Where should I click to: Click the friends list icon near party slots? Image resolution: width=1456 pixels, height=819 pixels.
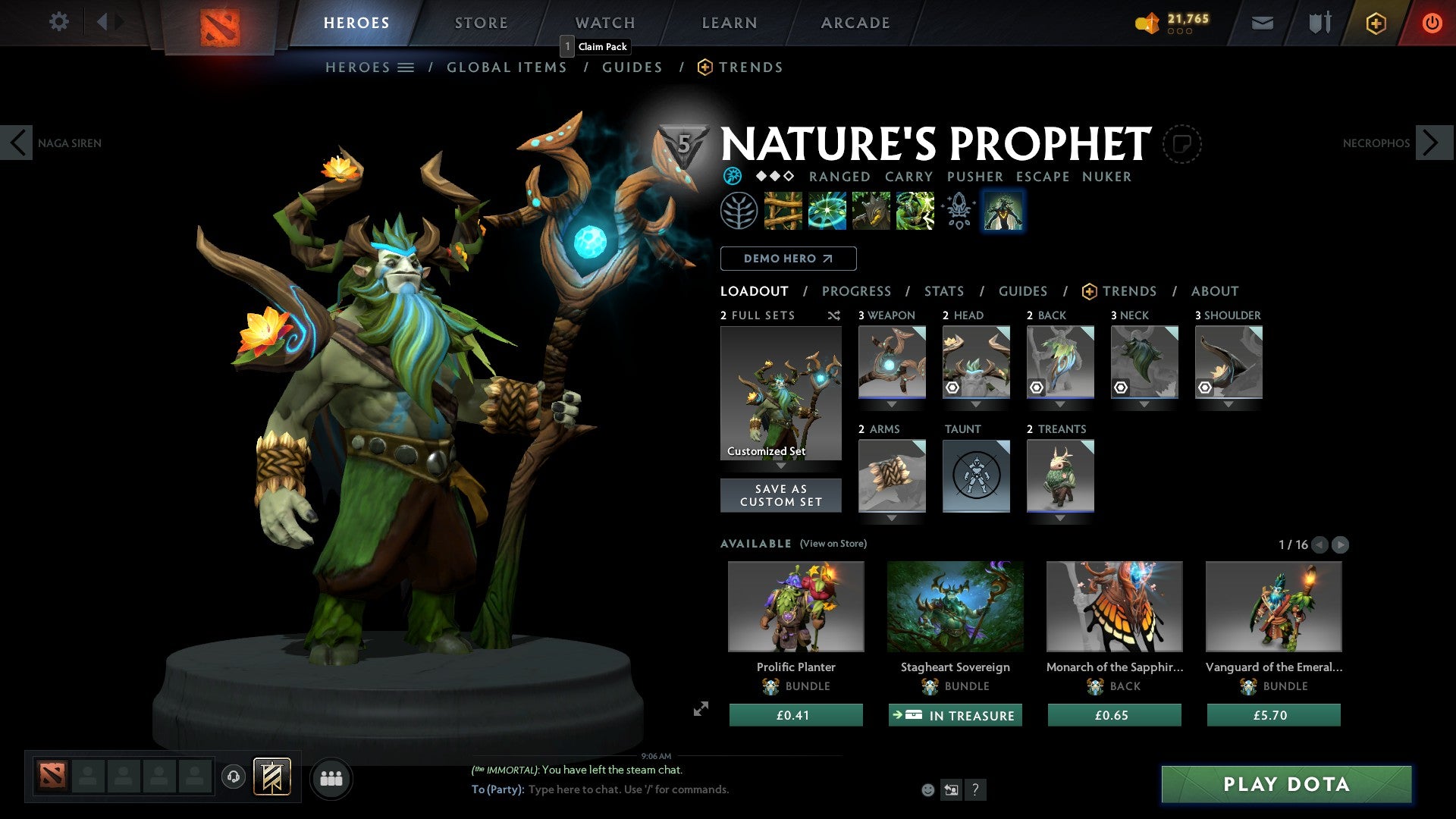(x=331, y=777)
